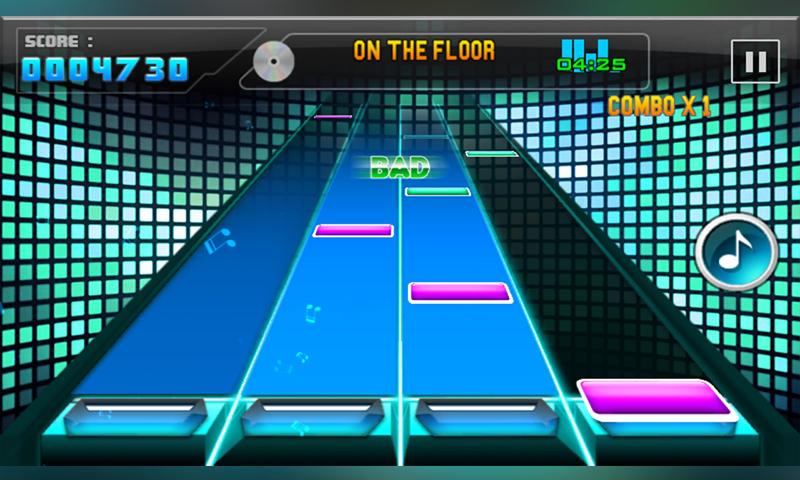Pause the game
The width and height of the screenshot is (800, 480).
(x=755, y=62)
